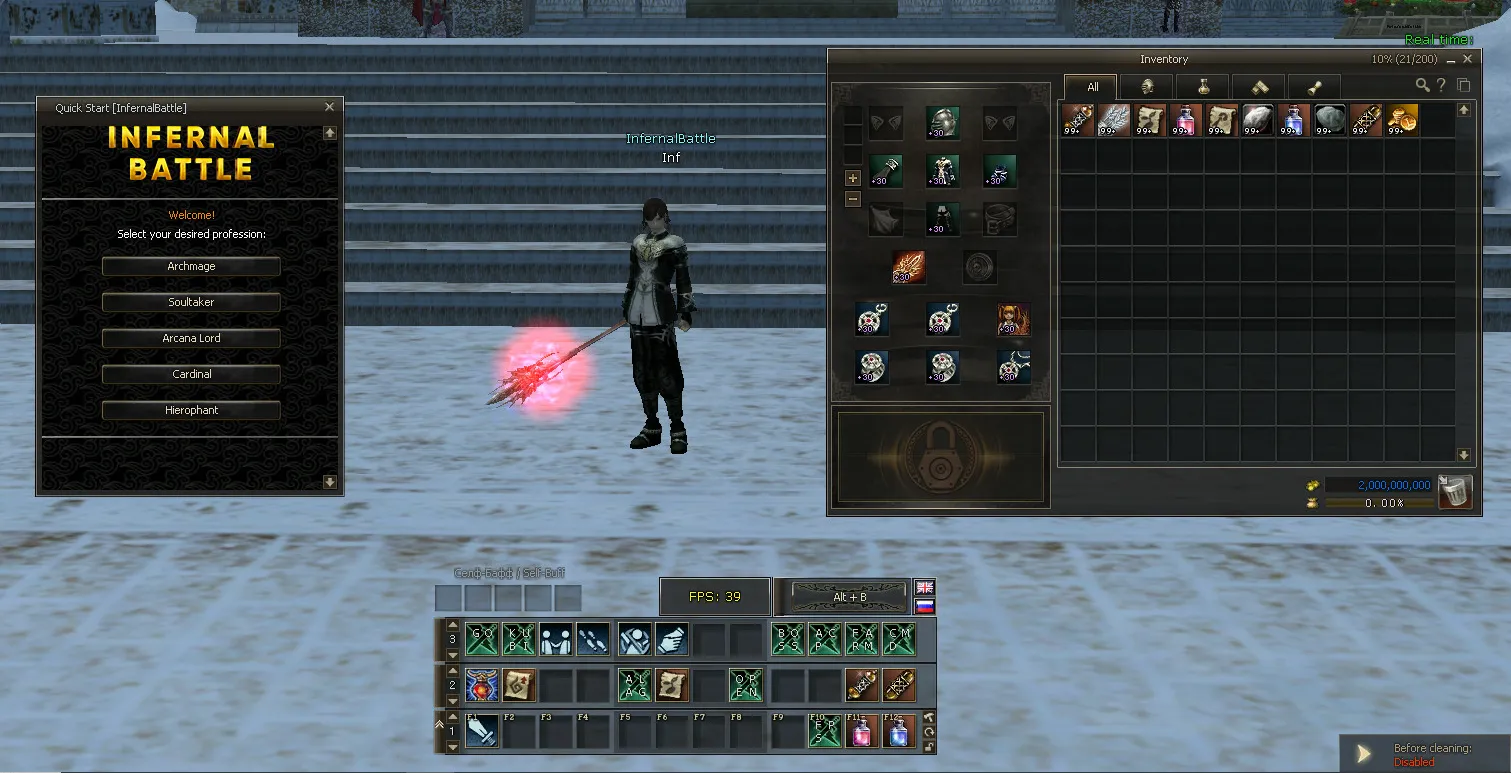This screenshot has height=773, width=1511.
Task: Use the blue mana potion in F12
Action: click(899, 733)
